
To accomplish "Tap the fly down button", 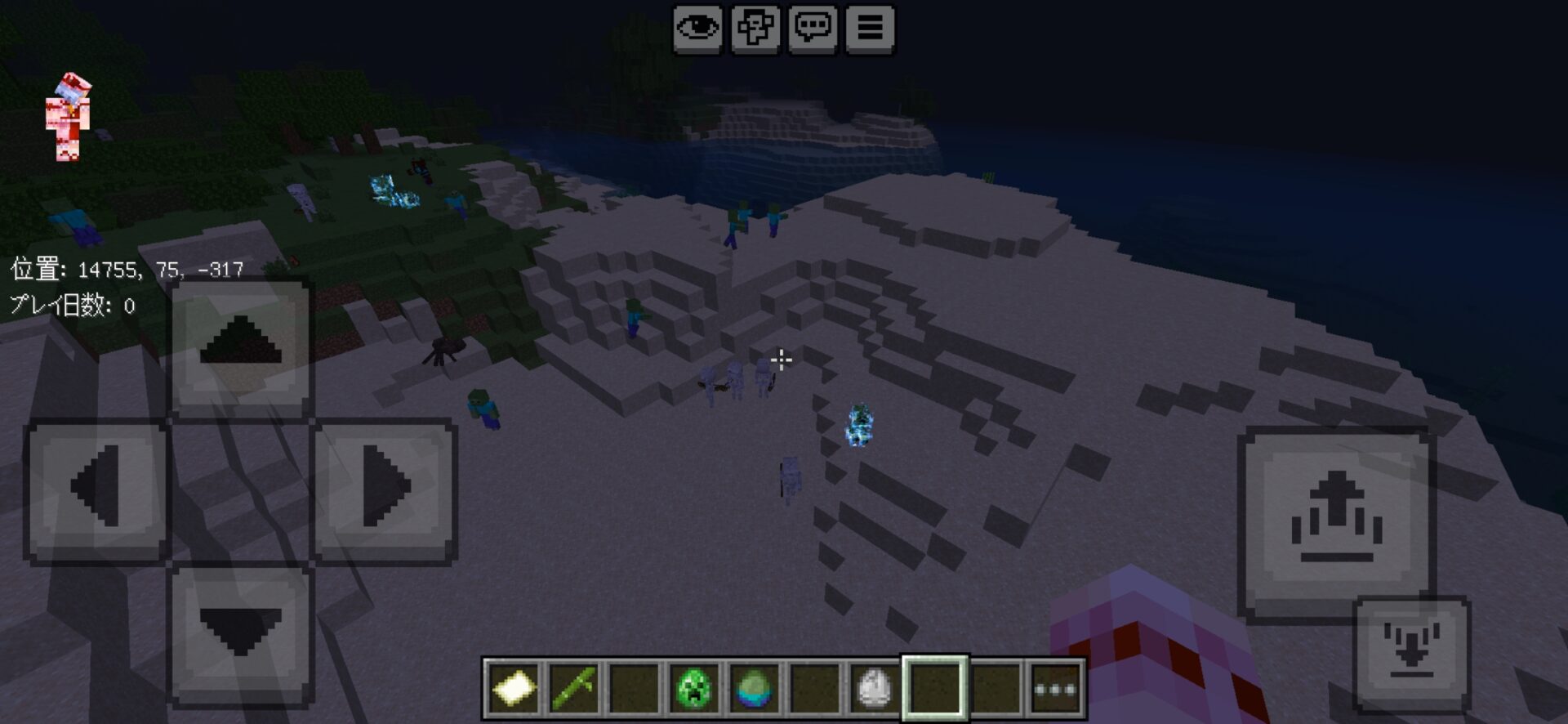I will coord(1411,654).
